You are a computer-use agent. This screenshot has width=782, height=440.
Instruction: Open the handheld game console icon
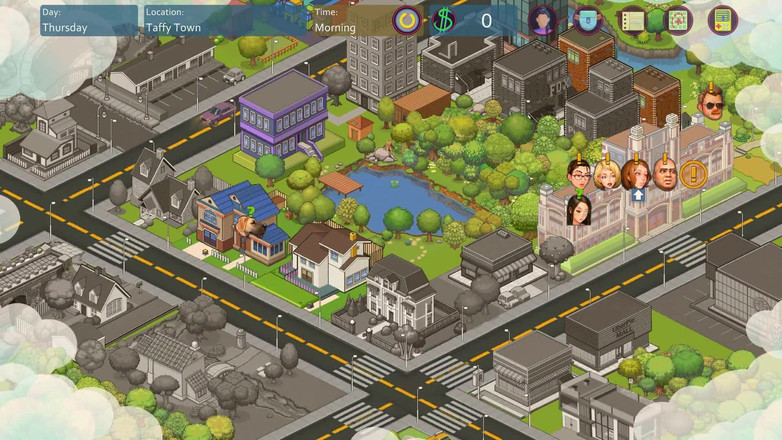click(x=723, y=20)
